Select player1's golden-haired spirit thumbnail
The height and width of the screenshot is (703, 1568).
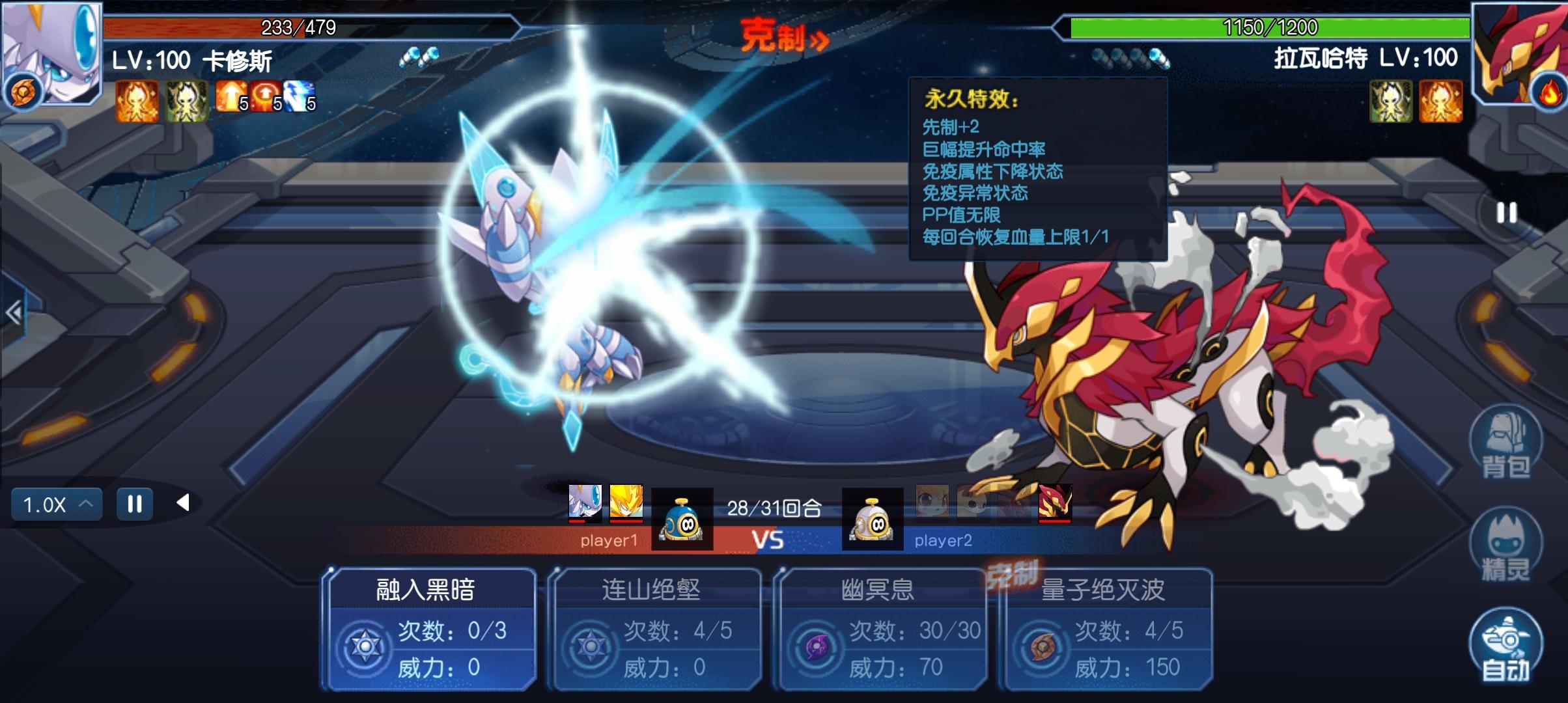(626, 503)
